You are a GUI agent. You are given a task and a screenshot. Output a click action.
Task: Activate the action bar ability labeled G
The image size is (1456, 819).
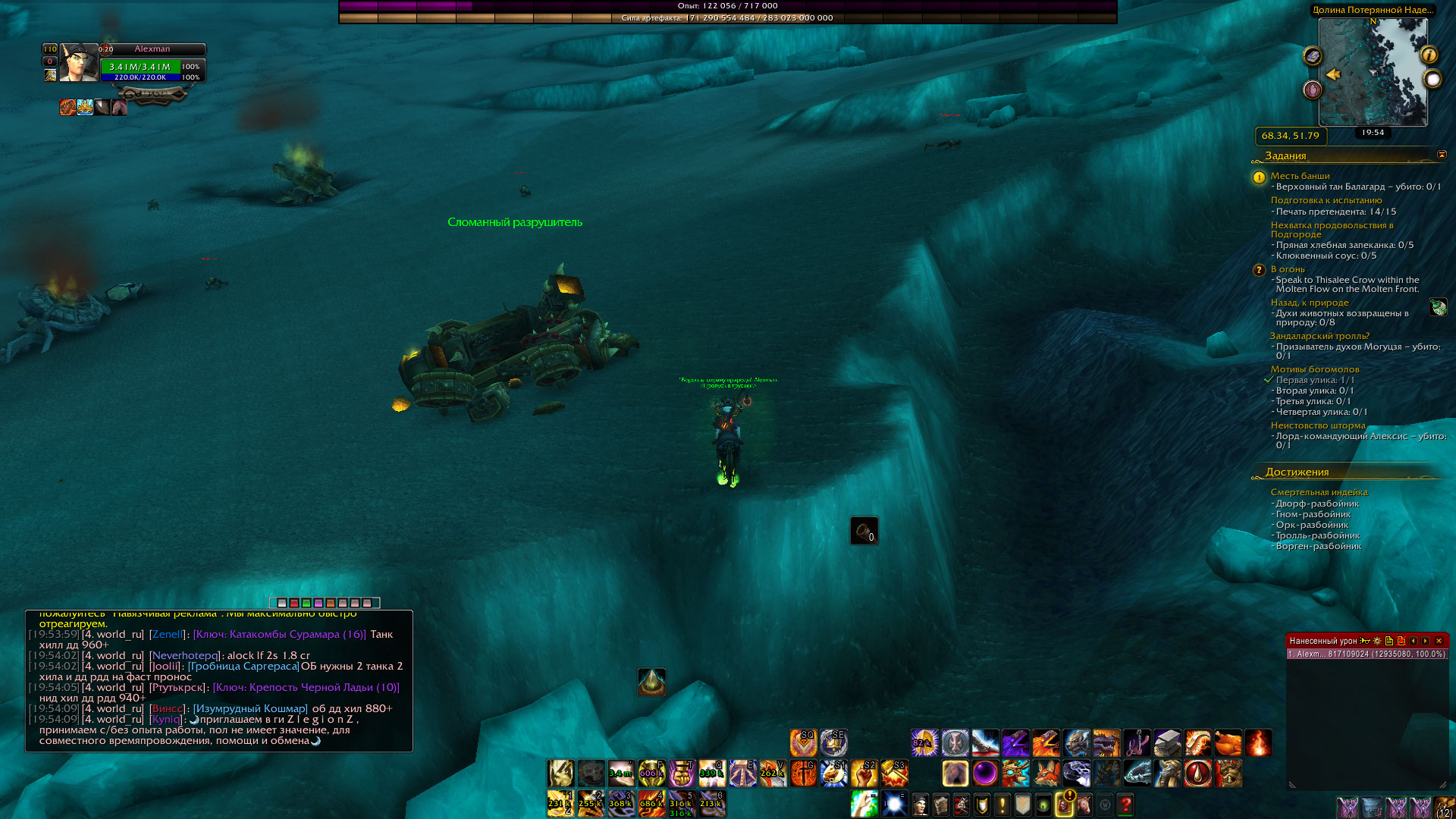click(x=803, y=773)
